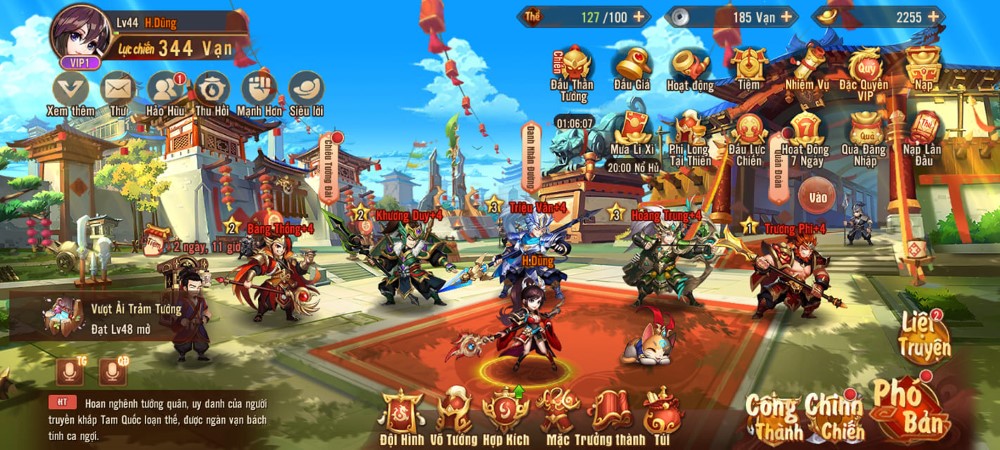Open the Túi bag inventory

[661, 413]
